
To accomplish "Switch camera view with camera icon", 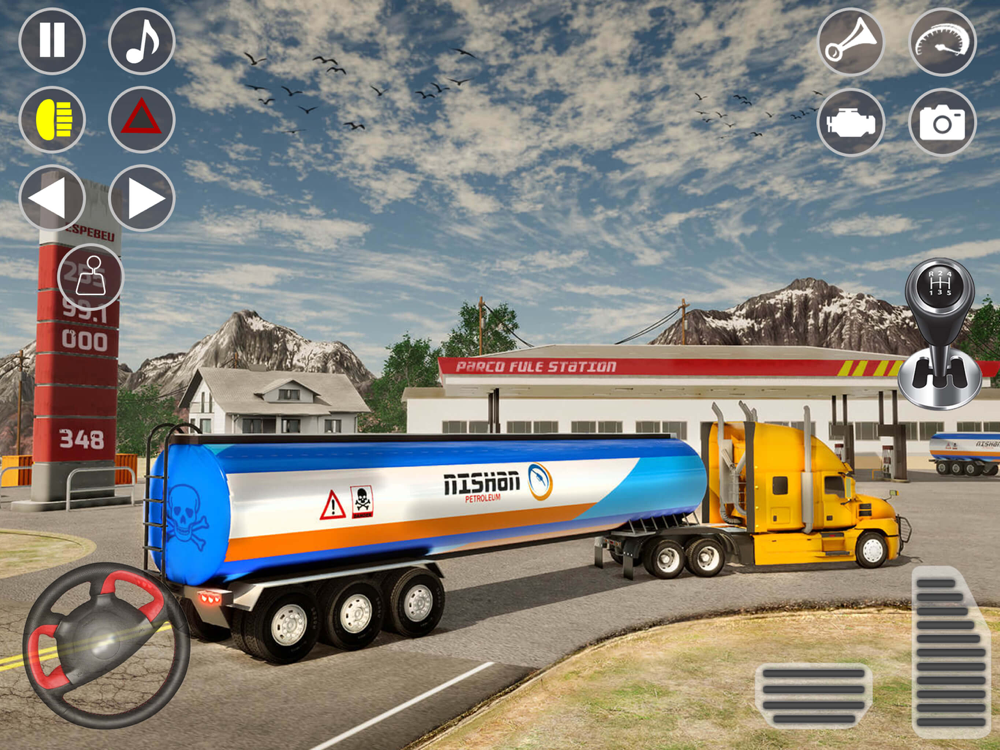I will pos(942,122).
